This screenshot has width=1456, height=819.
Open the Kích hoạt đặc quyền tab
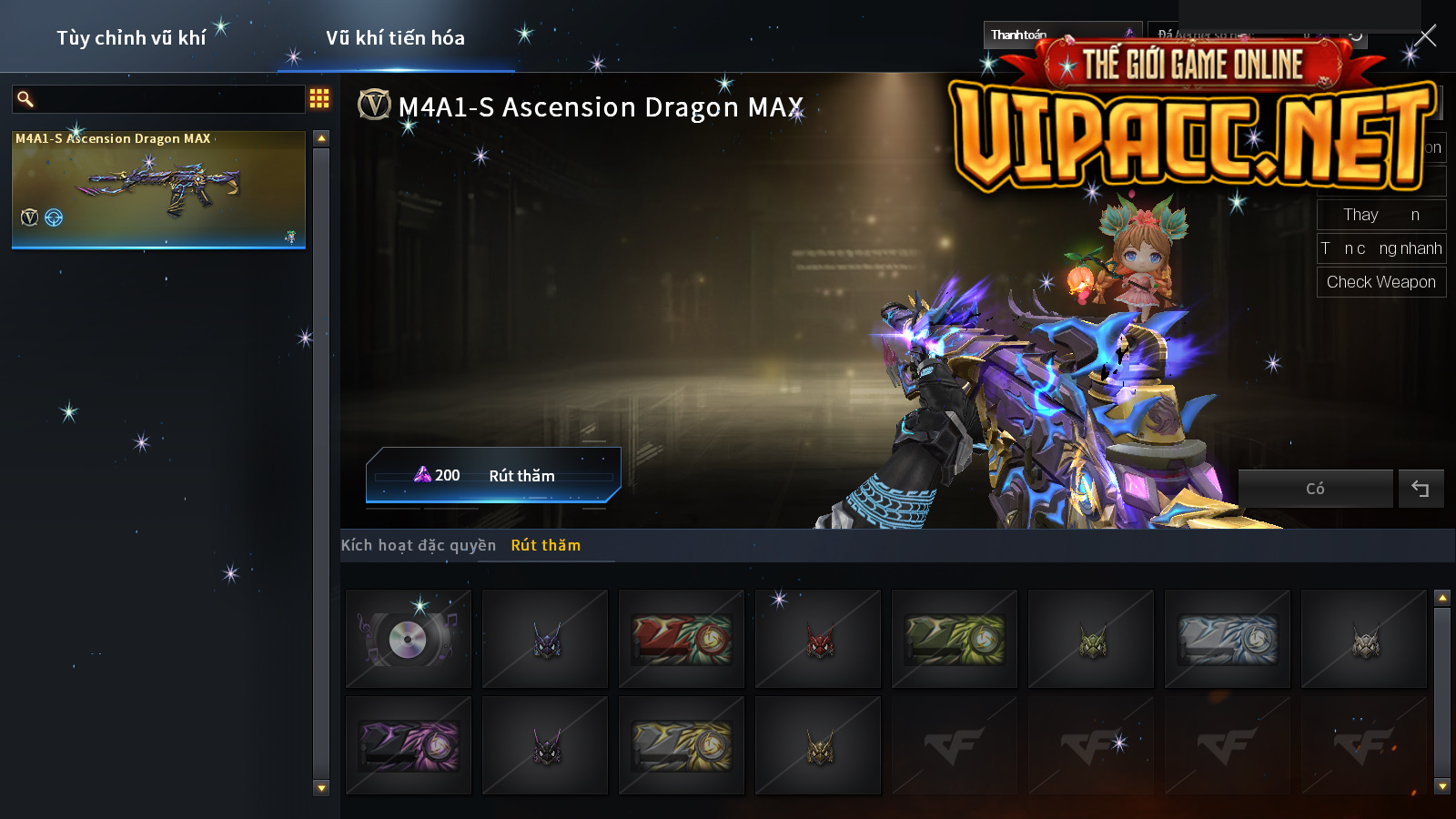tap(419, 545)
